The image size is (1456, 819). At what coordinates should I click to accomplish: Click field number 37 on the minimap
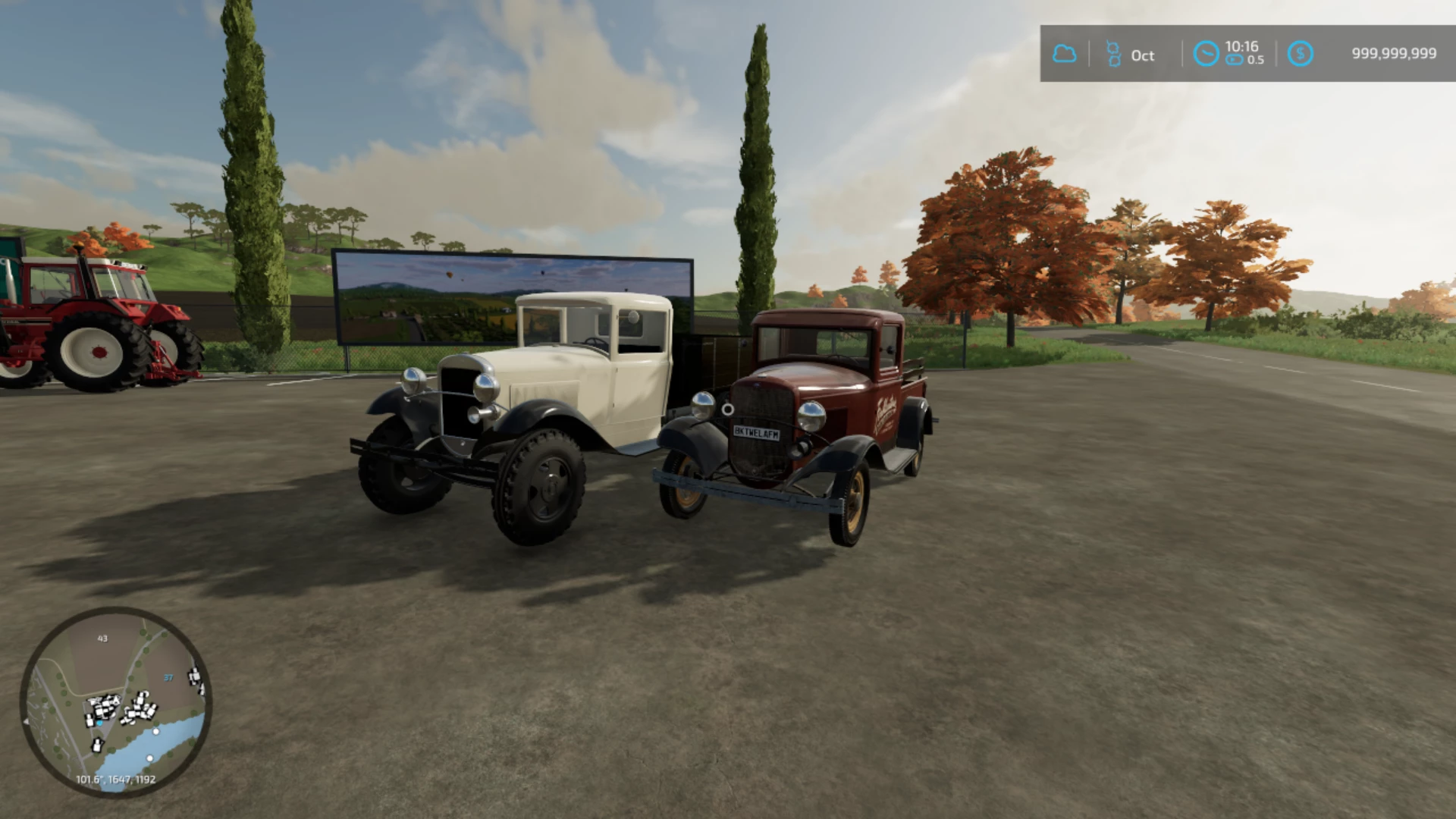[x=168, y=678]
